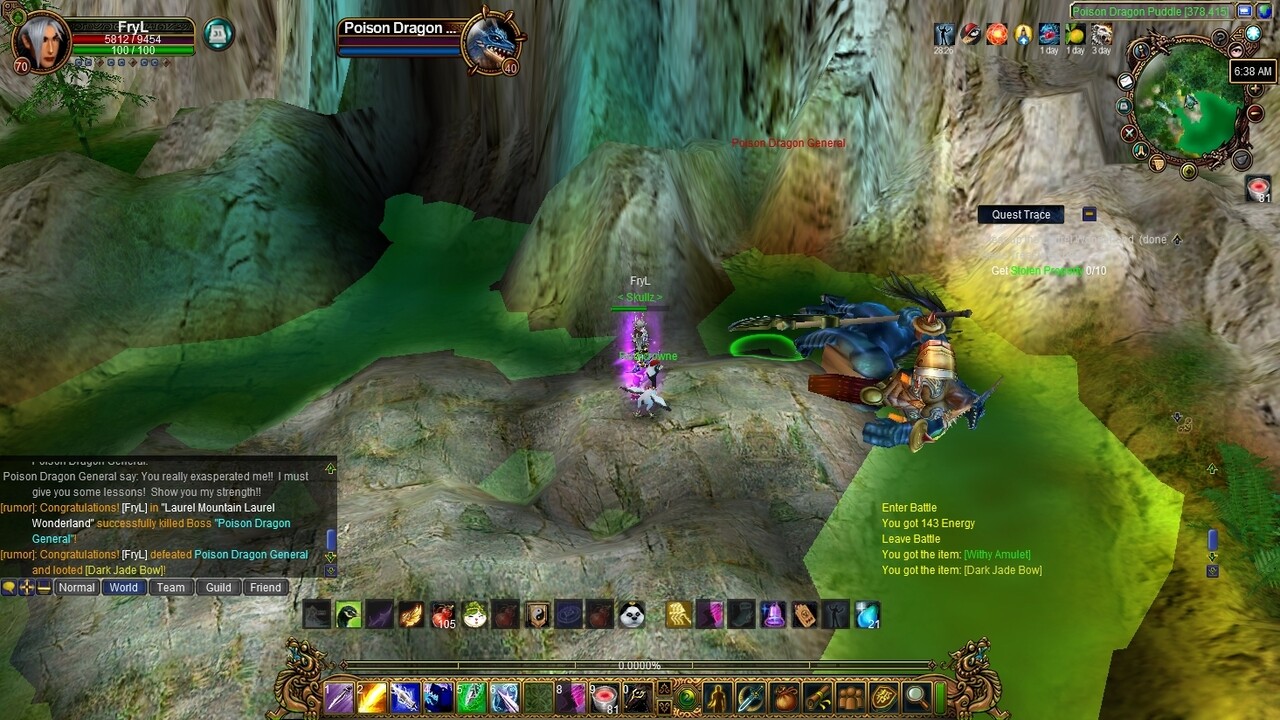Select the crossed-sword equipment icon near the bag
The width and height of the screenshot is (1280, 720).
click(x=750, y=697)
